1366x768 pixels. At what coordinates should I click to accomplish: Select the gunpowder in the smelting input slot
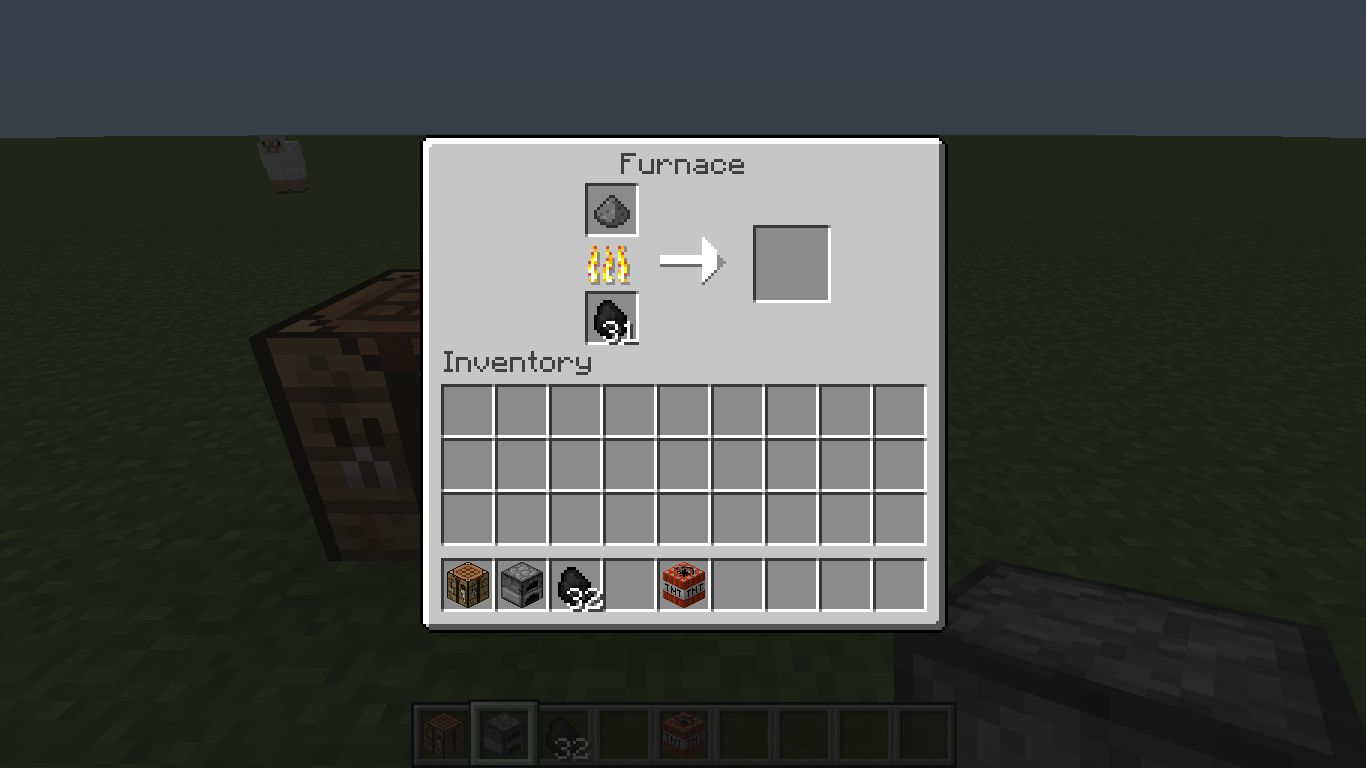point(611,209)
